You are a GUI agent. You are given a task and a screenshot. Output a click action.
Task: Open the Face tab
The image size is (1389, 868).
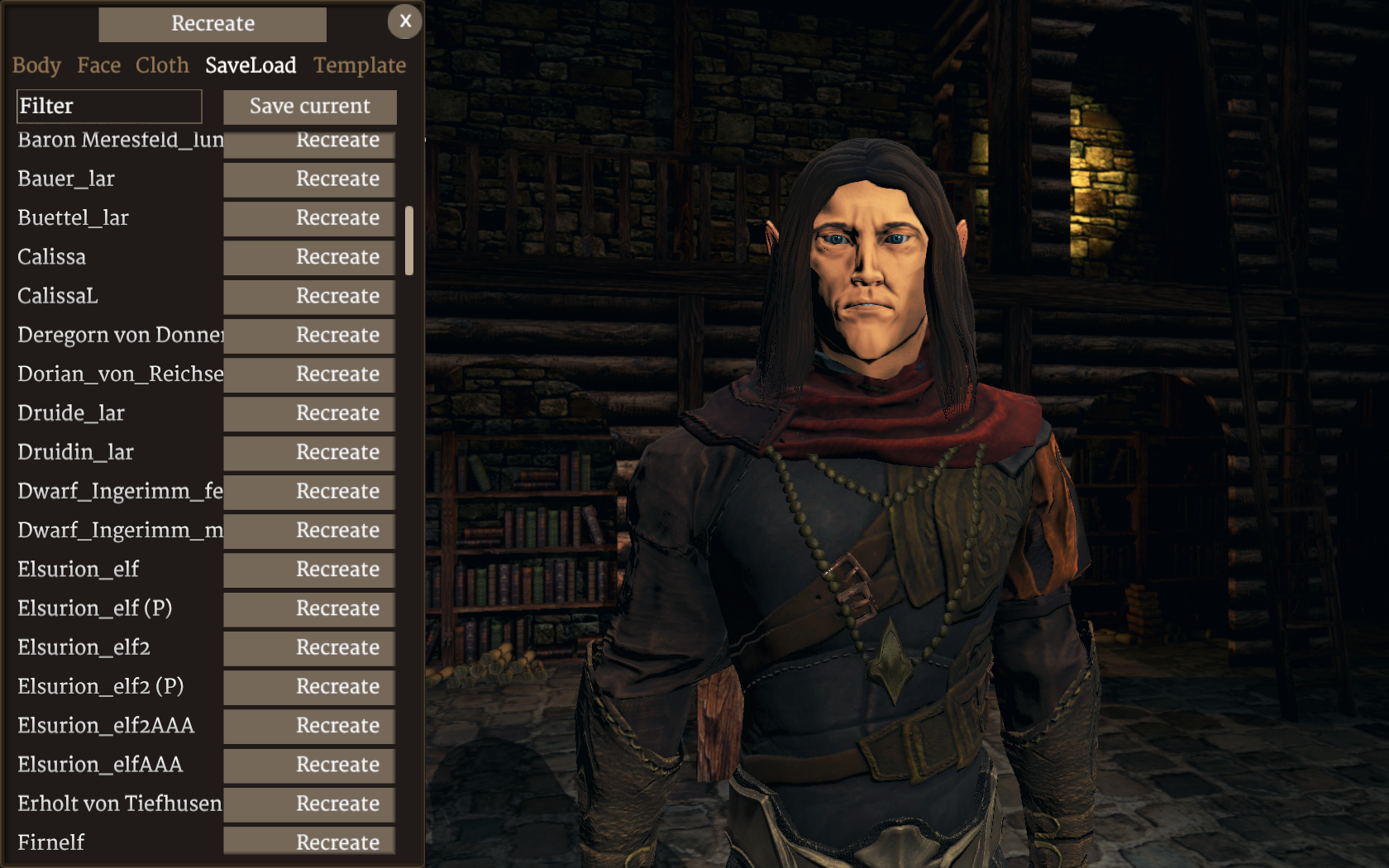pyautogui.click(x=98, y=65)
